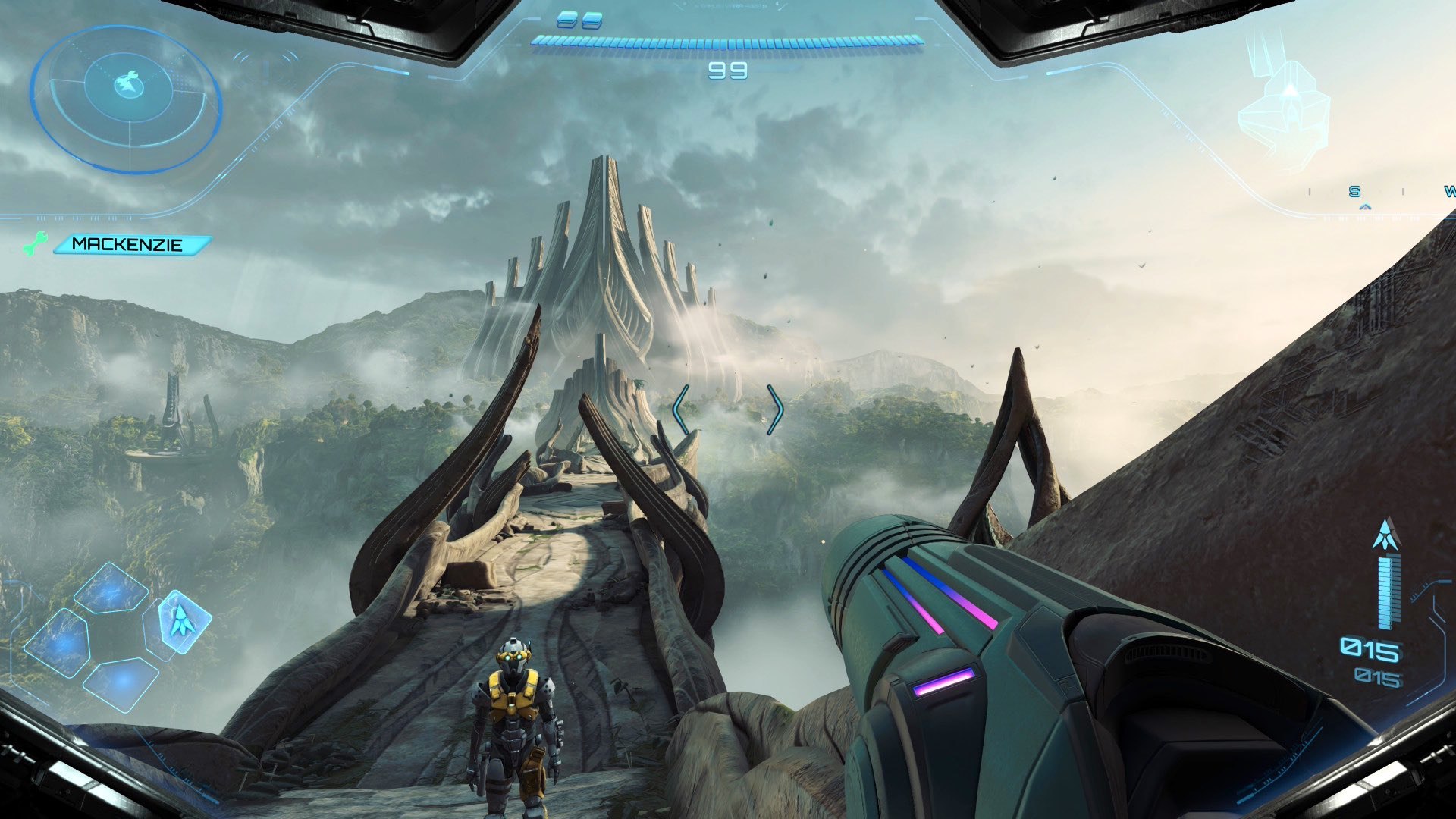
Task: Select the MacKenzie ally name tag
Action: 129,245
